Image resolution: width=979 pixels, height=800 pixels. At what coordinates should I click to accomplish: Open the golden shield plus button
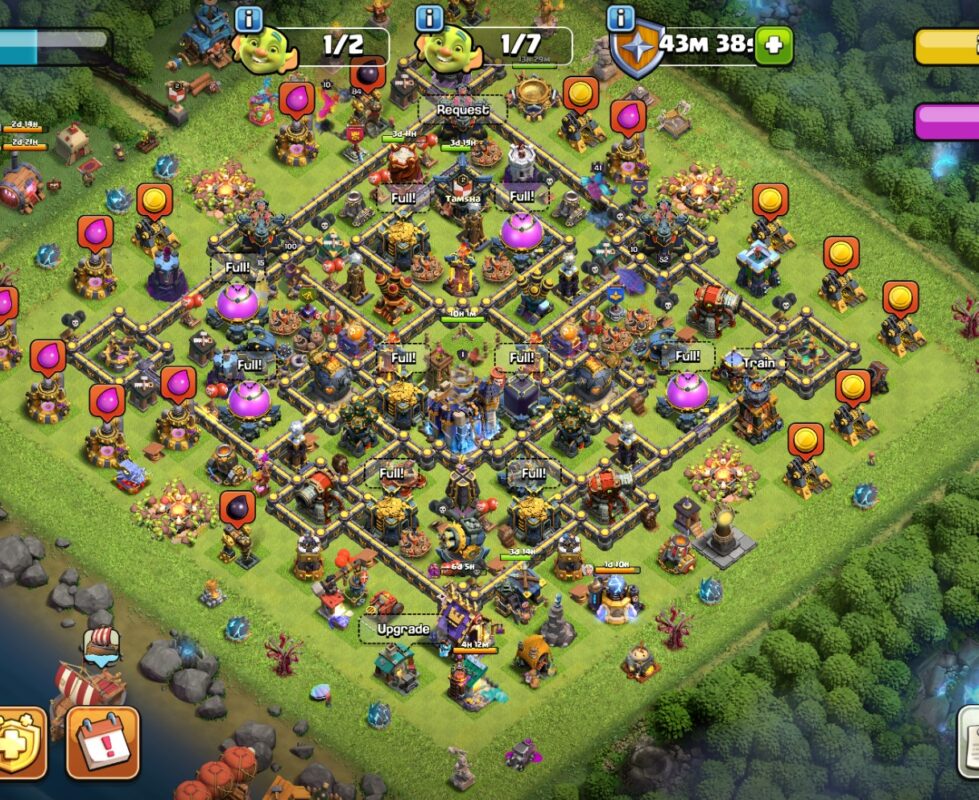pos(20,742)
